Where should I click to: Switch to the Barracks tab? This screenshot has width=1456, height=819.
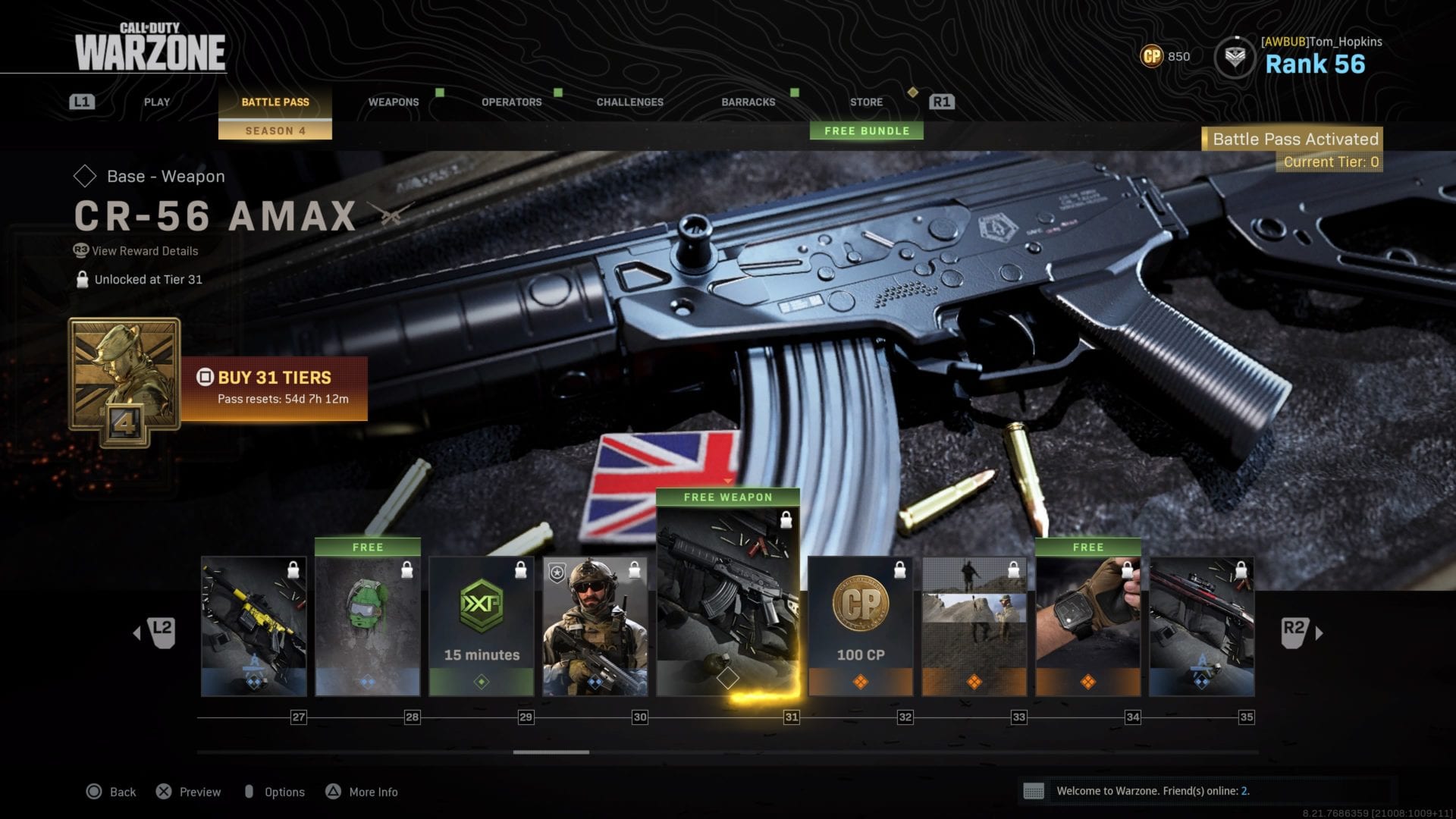click(x=748, y=102)
